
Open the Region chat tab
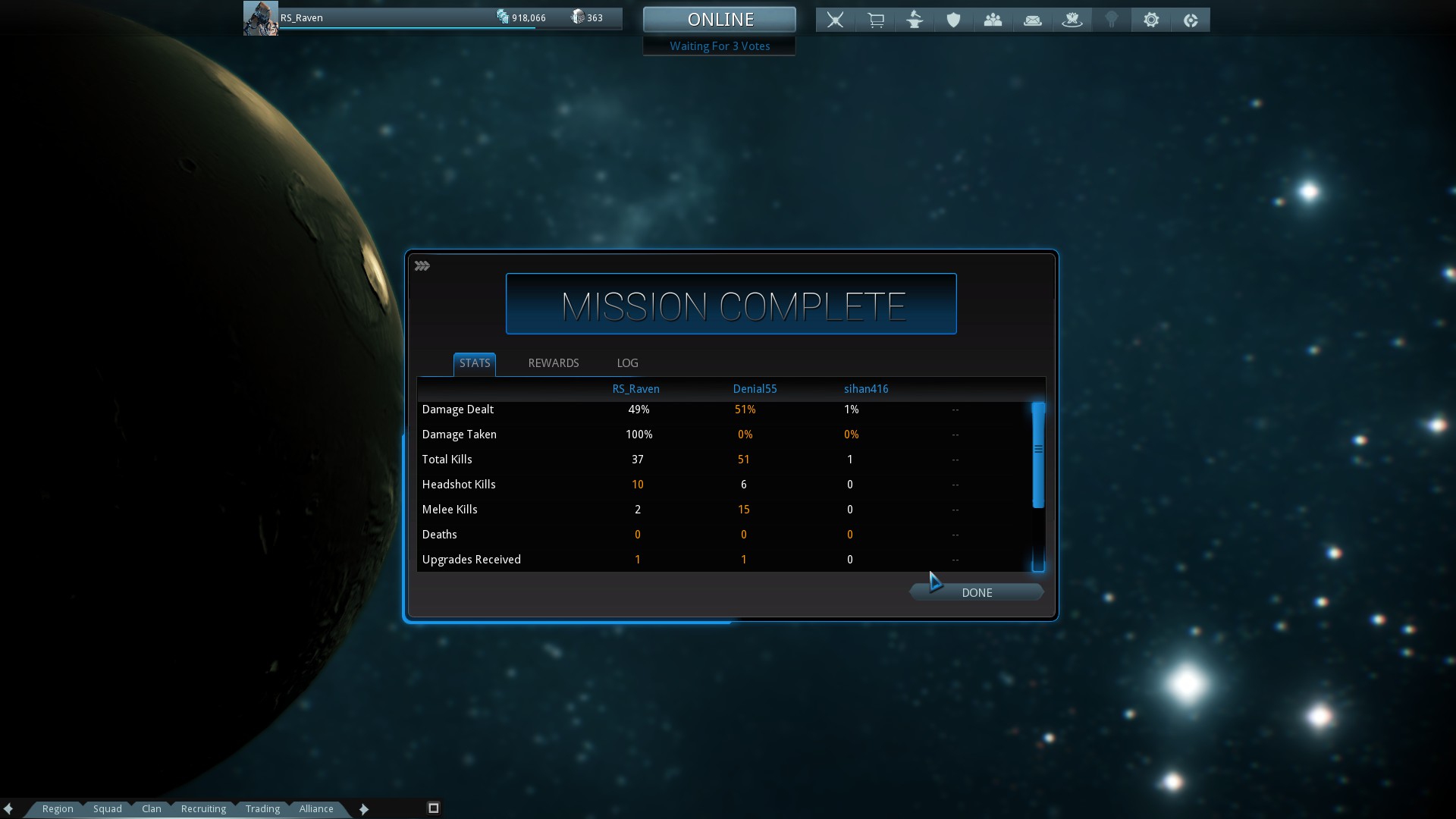tap(58, 808)
